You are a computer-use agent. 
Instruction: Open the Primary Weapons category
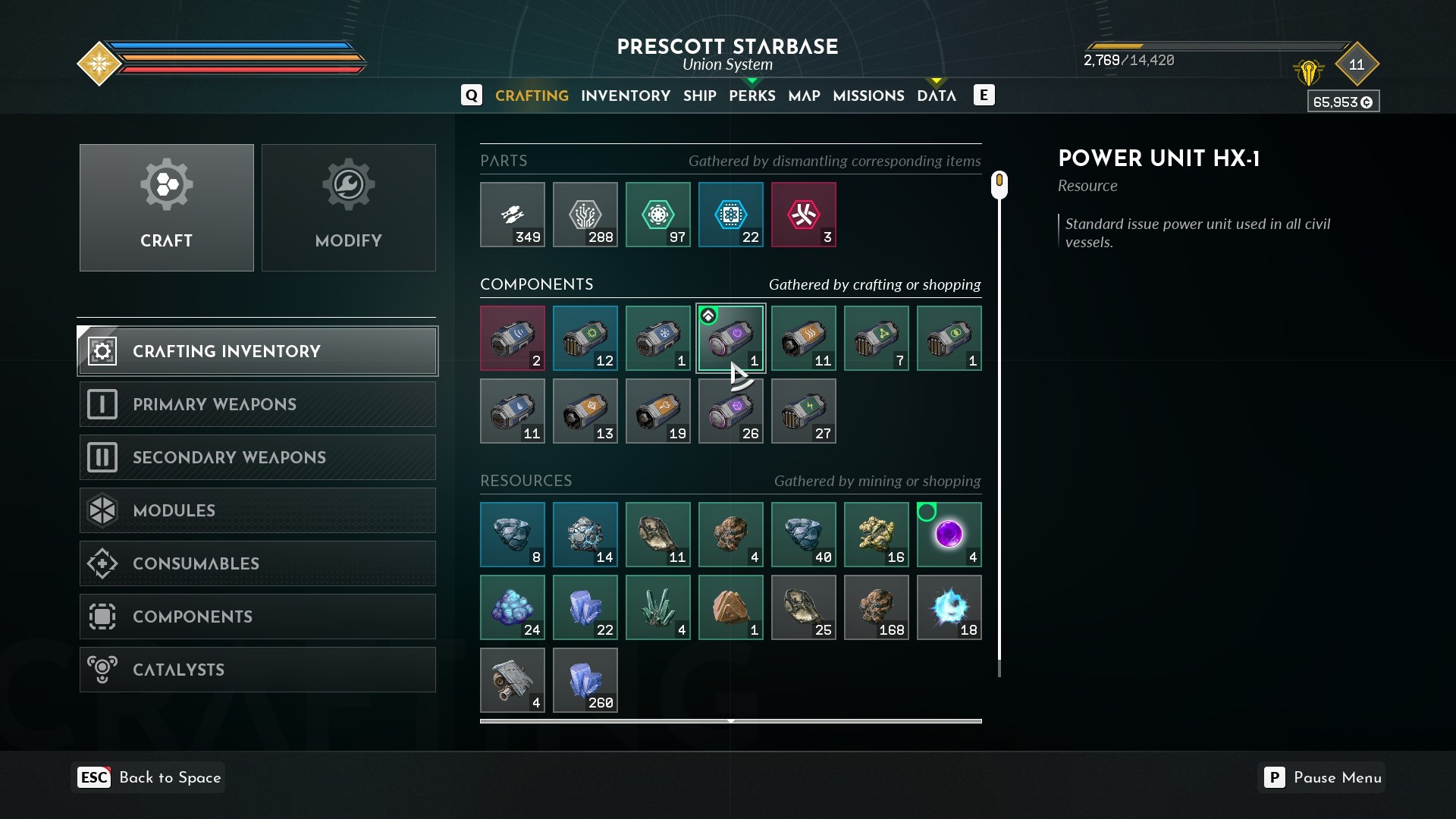click(x=258, y=404)
